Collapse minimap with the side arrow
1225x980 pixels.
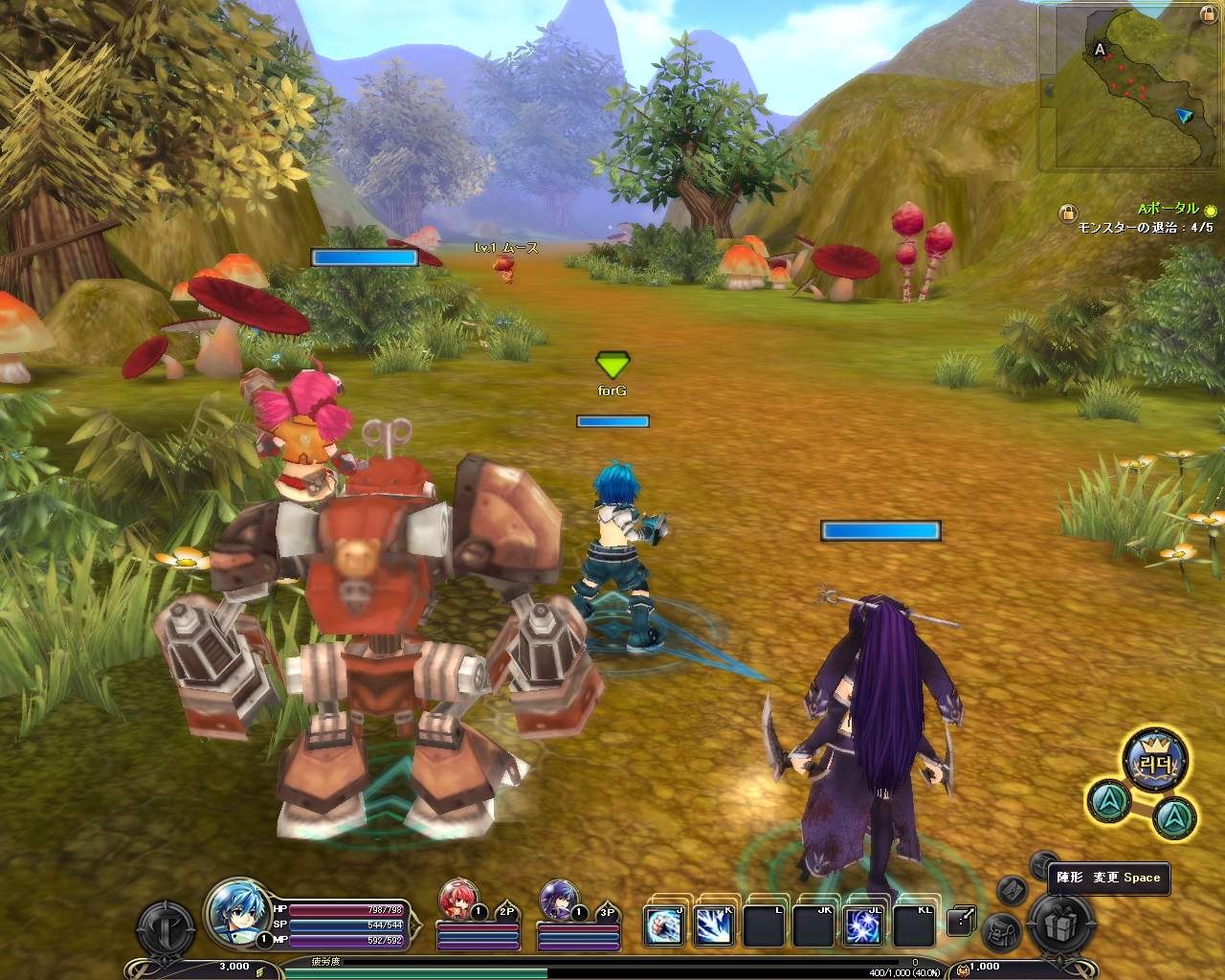point(1049,91)
